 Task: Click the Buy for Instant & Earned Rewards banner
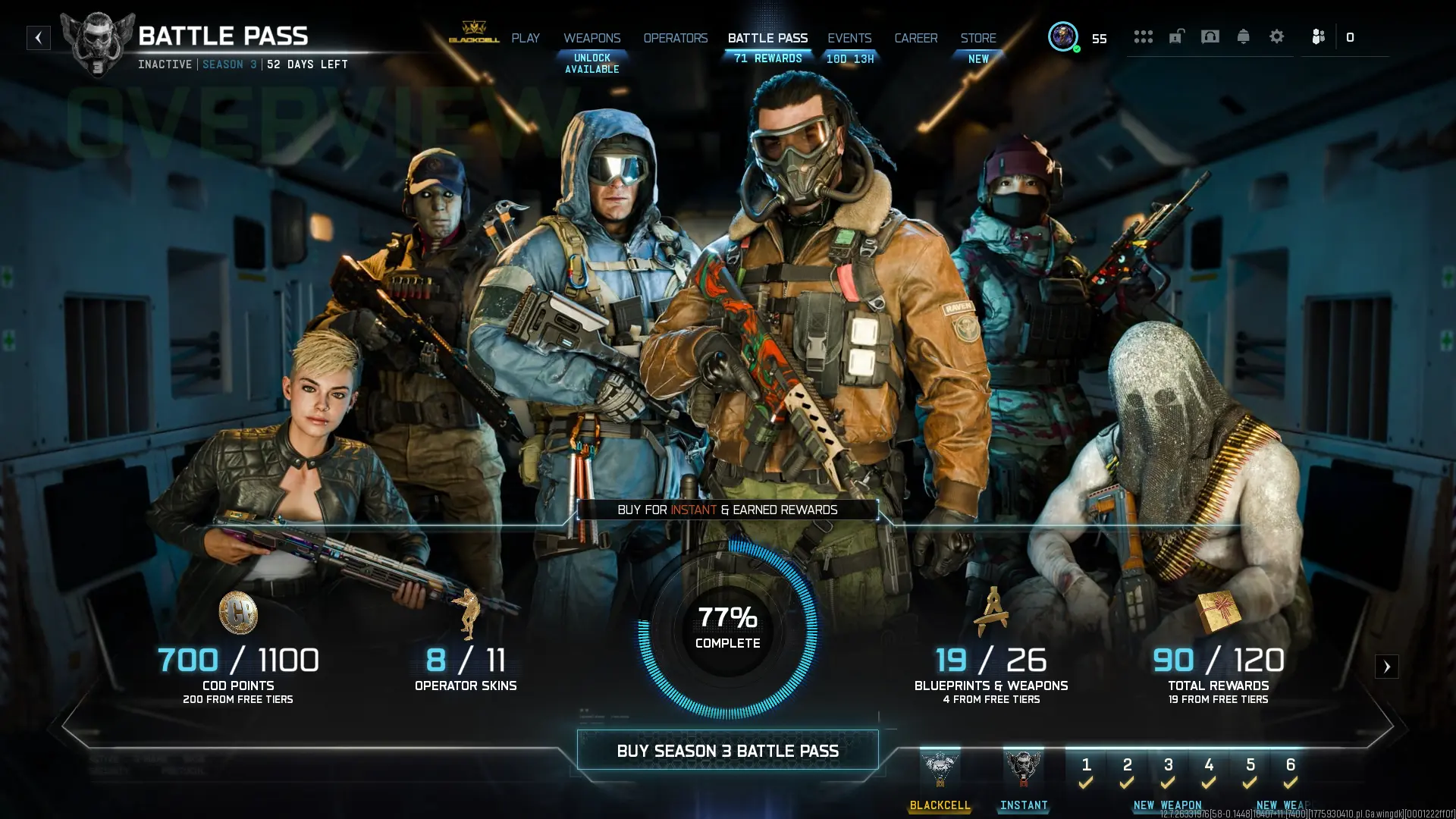(727, 510)
